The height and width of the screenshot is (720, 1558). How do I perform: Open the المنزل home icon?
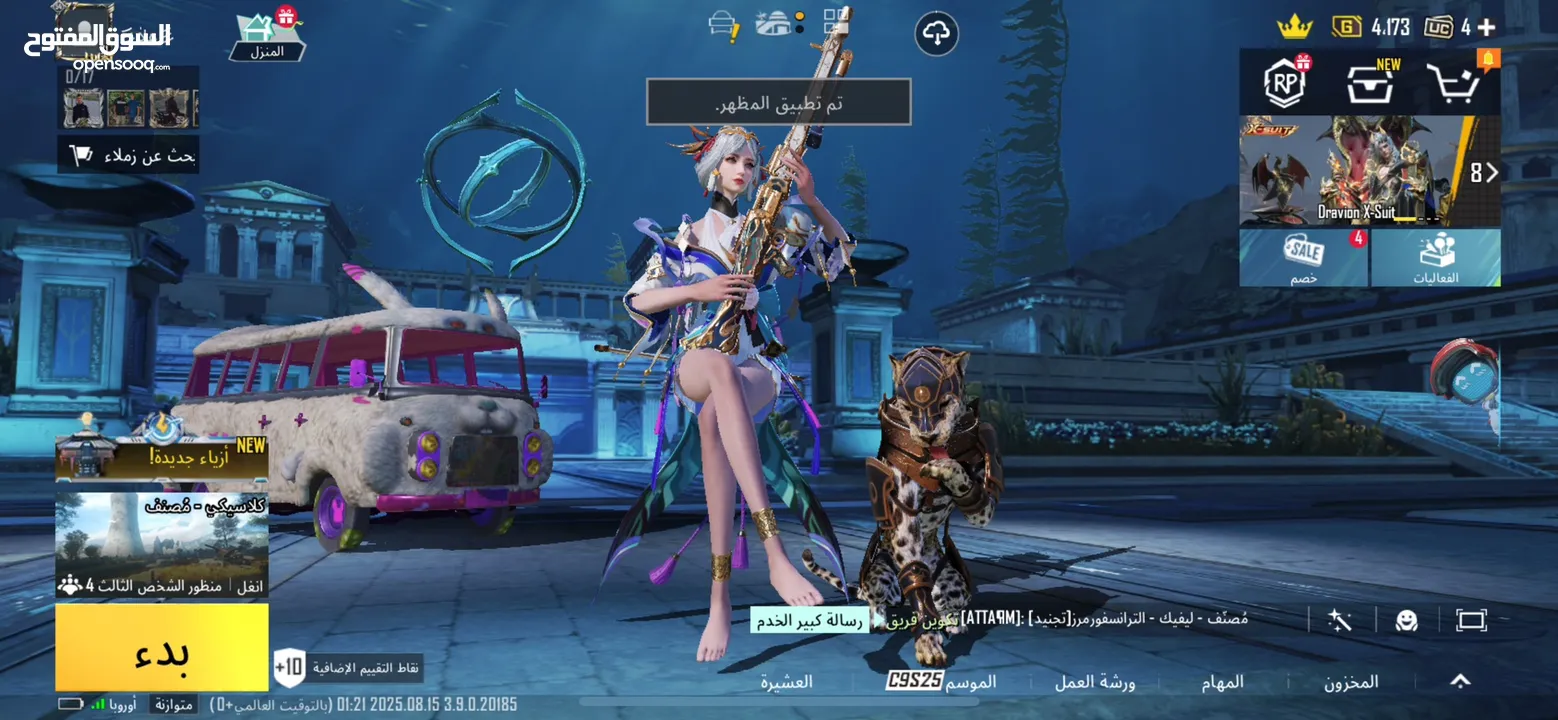(268, 34)
